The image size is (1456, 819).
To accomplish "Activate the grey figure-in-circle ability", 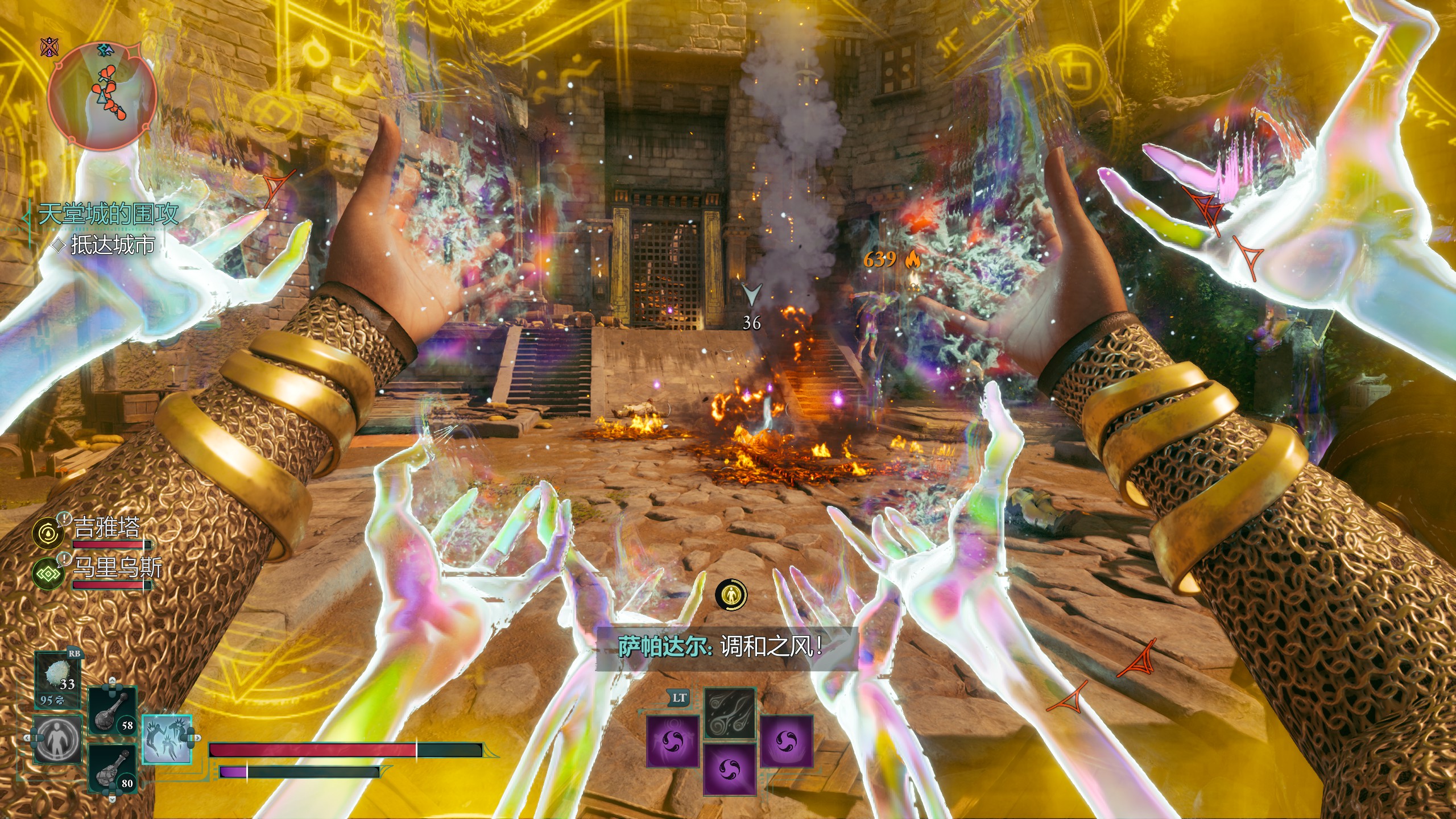I will (57, 739).
